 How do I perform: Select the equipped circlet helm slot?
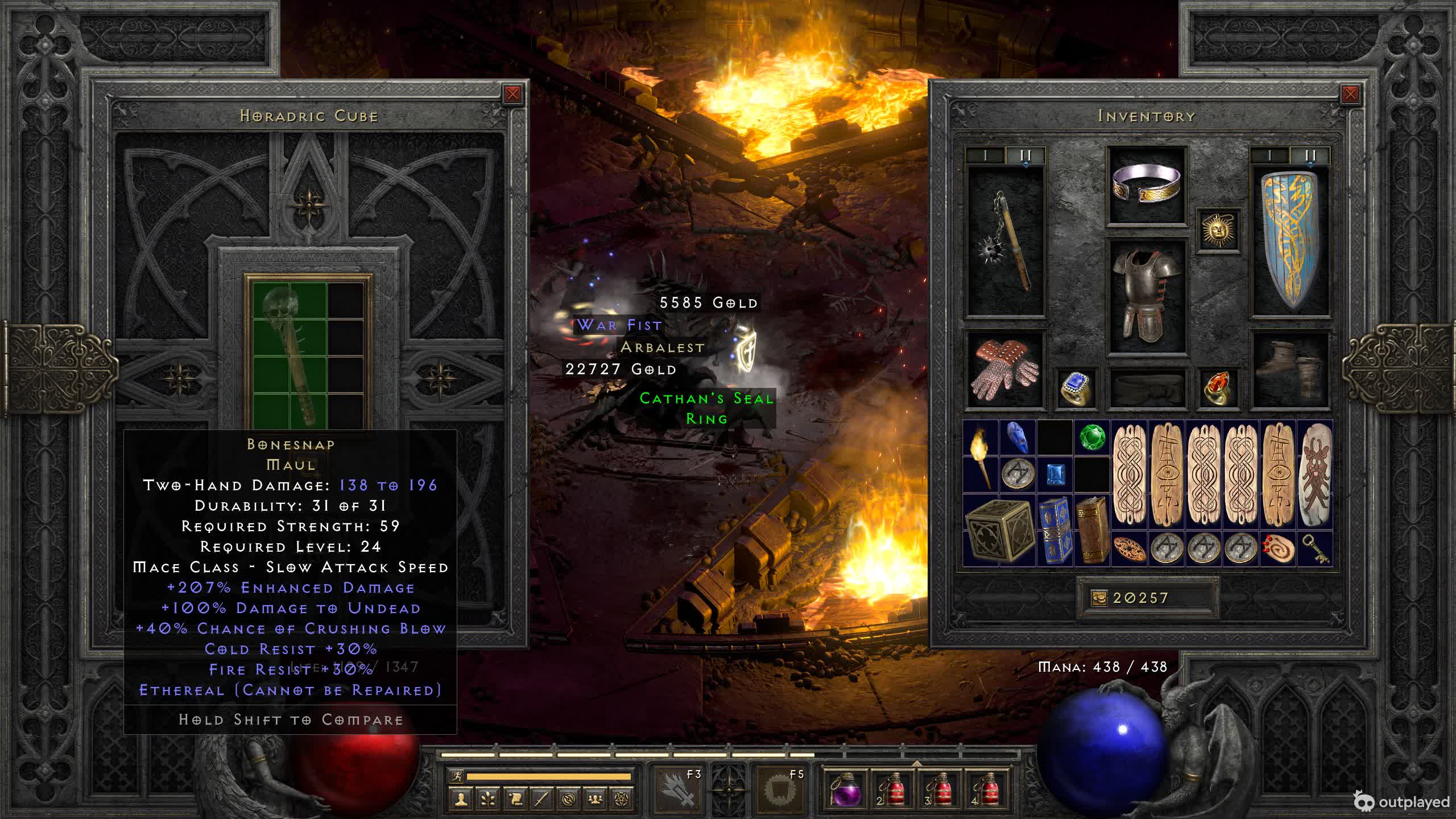1147,184
